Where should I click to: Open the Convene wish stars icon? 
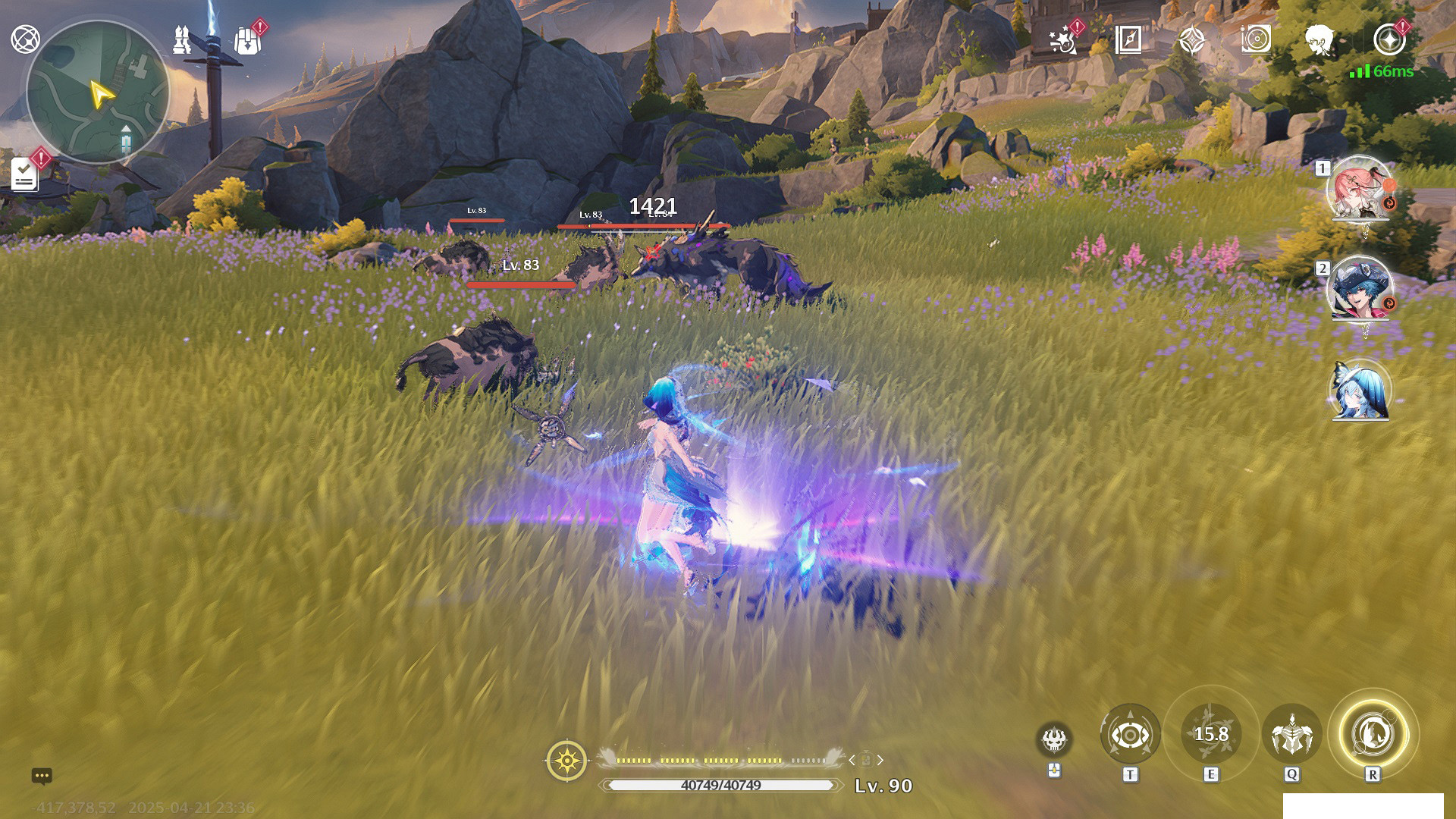coord(1063,40)
